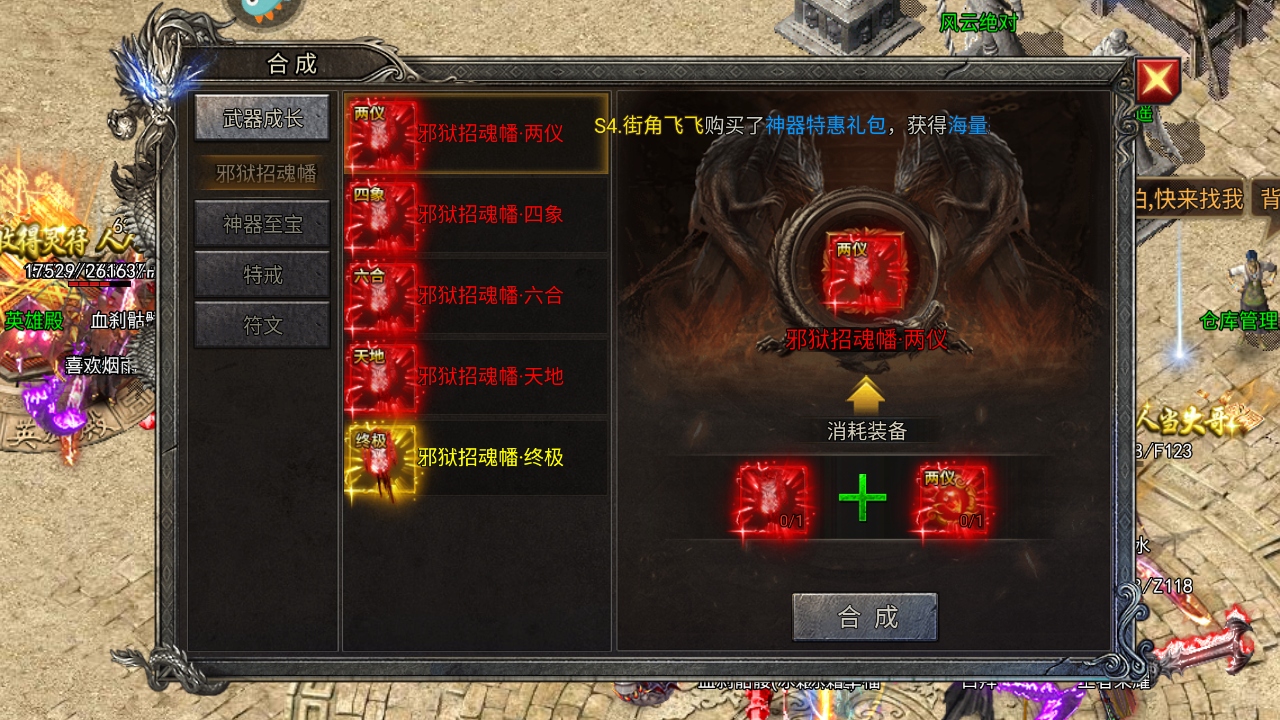Open the 符文 tab
Screen dimensions: 1280x720
[263, 325]
